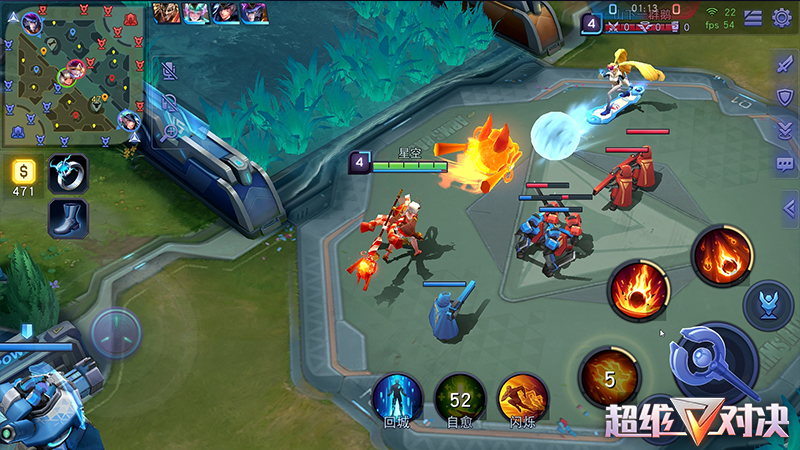Tap the staff basic attack button

tap(714, 364)
